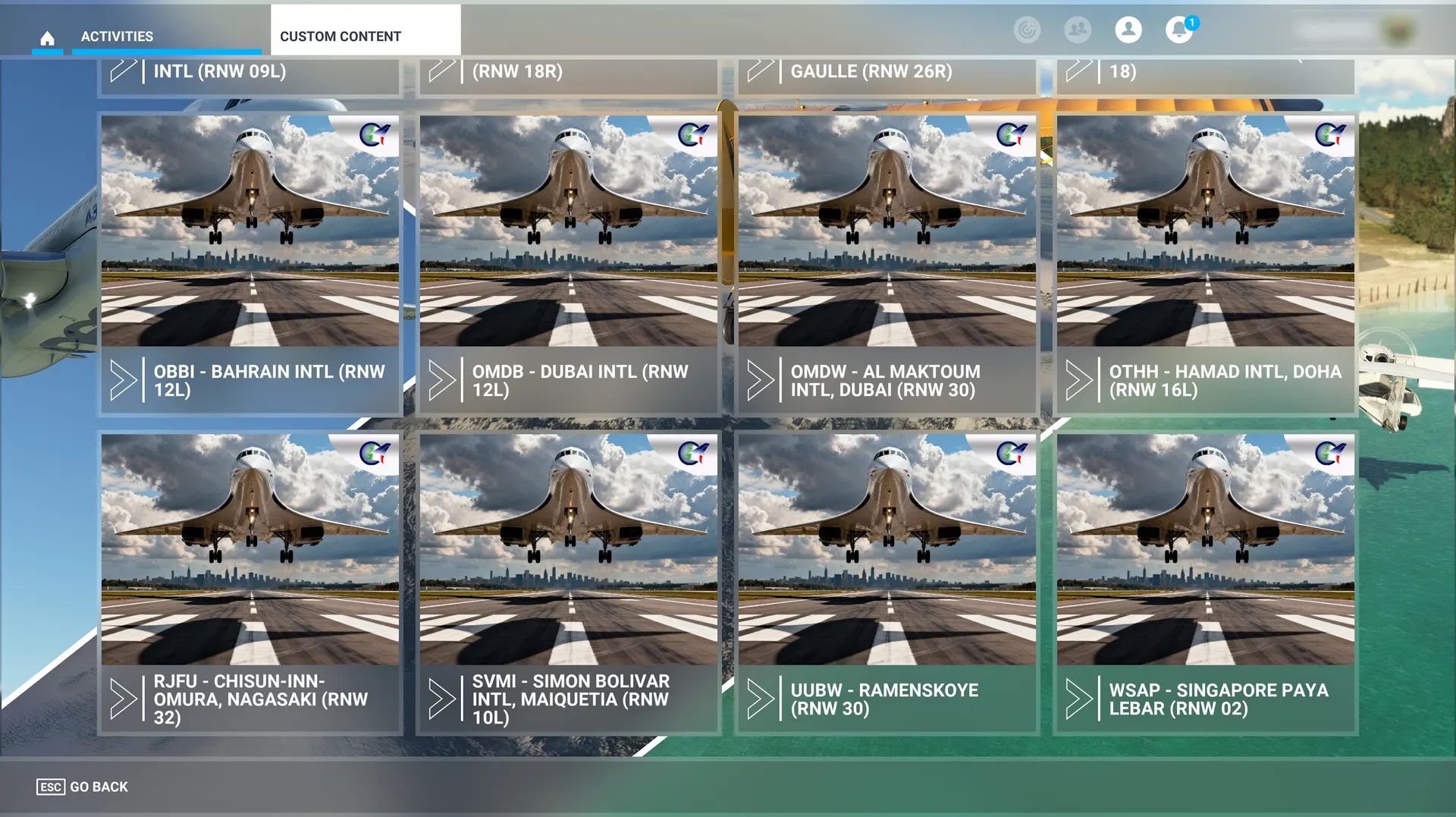This screenshot has width=1456, height=817.
Task: Switch to the Activities tab
Action: tap(117, 36)
